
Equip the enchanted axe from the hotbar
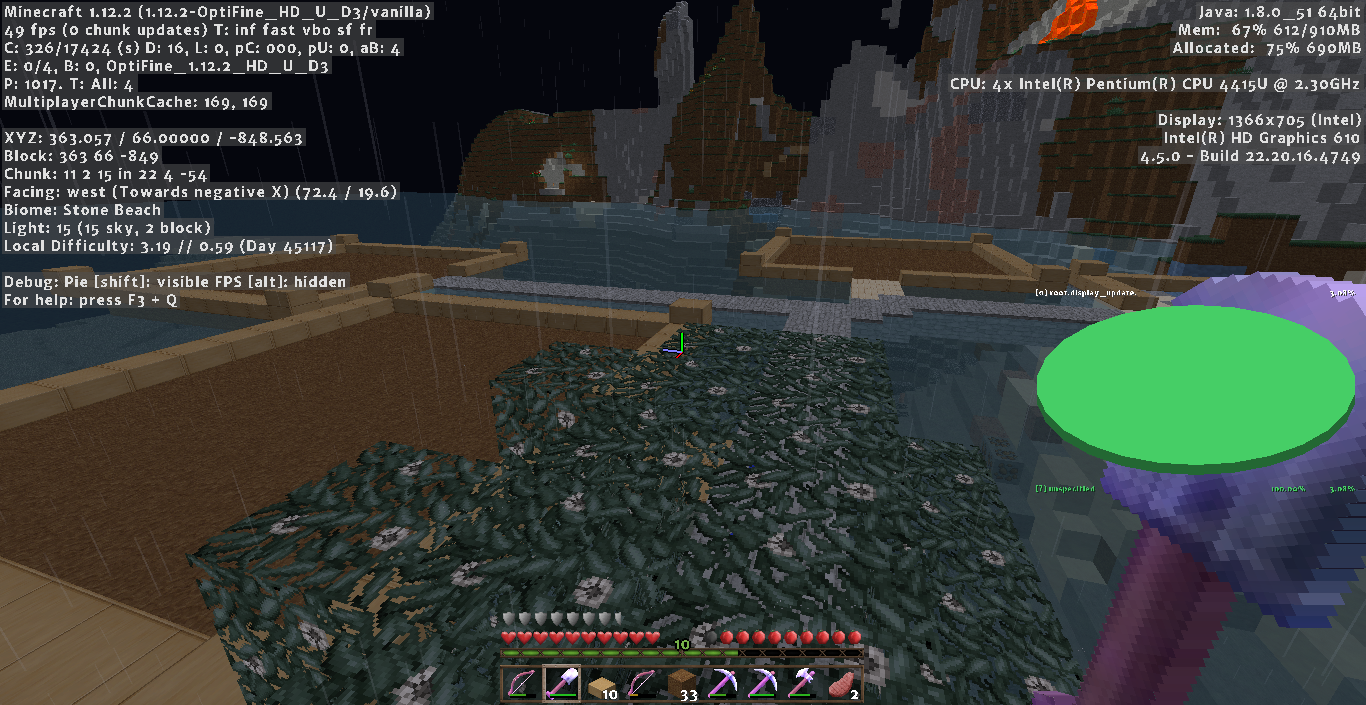(x=802, y=684)
